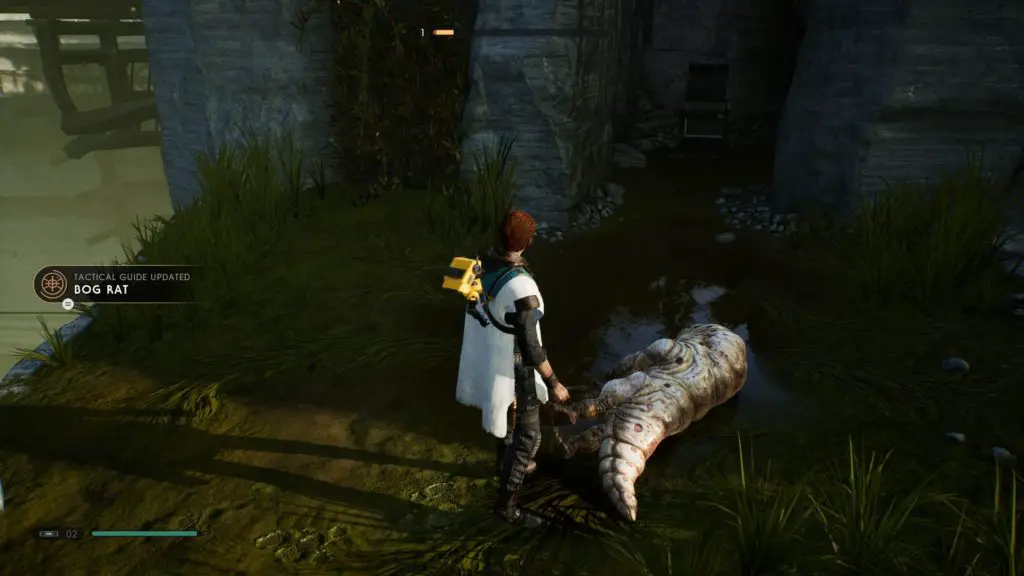Select the stim canister icon
This screenshot has height=576, width=1024.
pos(48,534)
